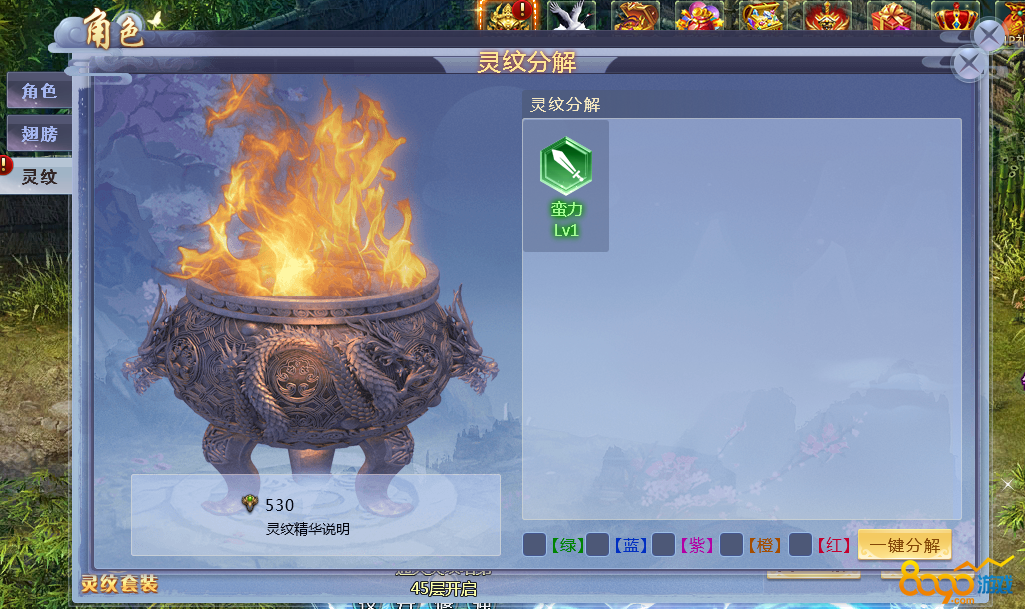The height and width of the screenshot is (609, 1025).
Task: Tick the purple 紫 quality checkbox
Action: (x=663, y=545)
